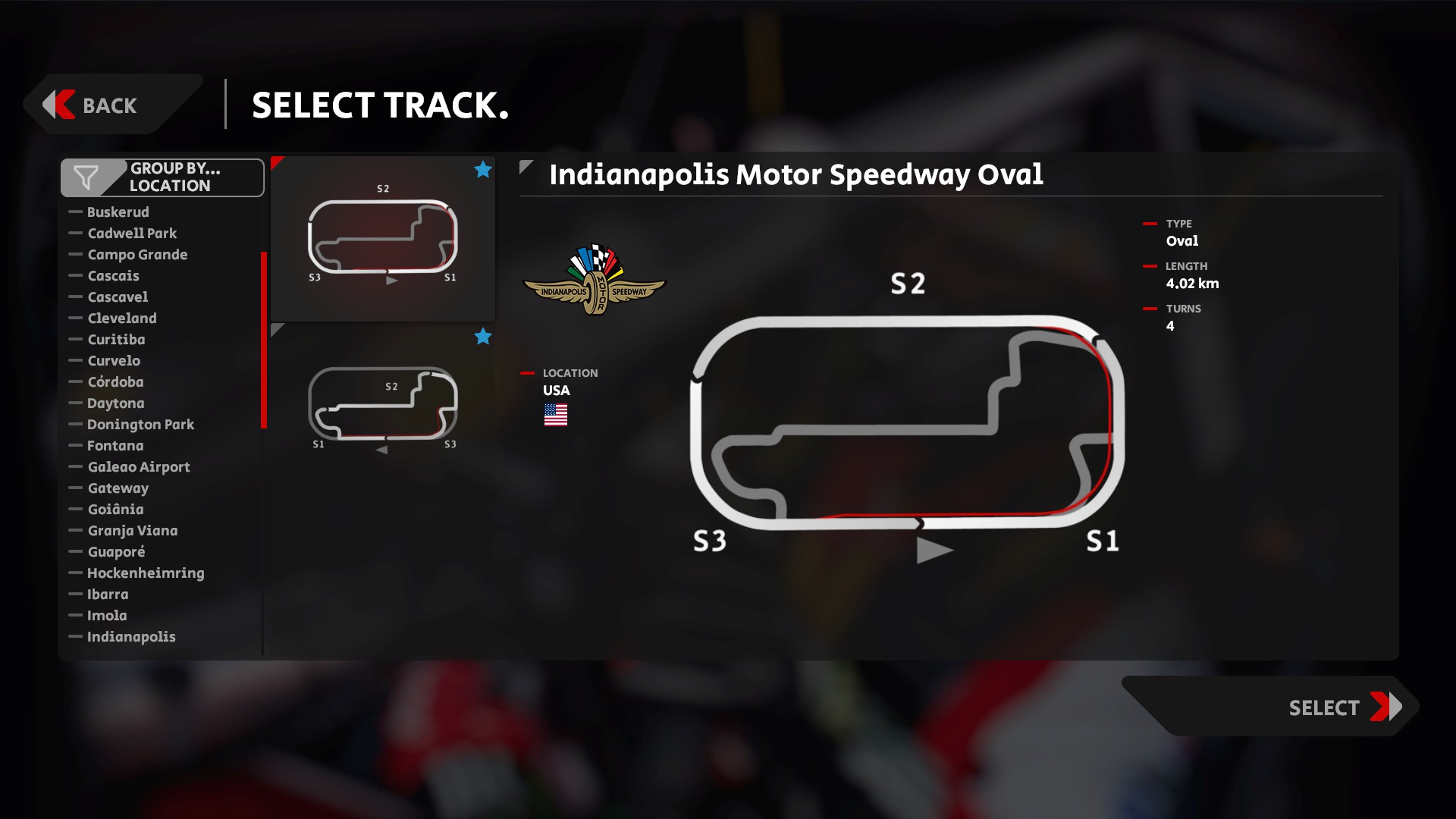The width and height of the screenshot is (1456, 819).
Task: Select Cadwell Park from the list
Action: click(132, 234)
